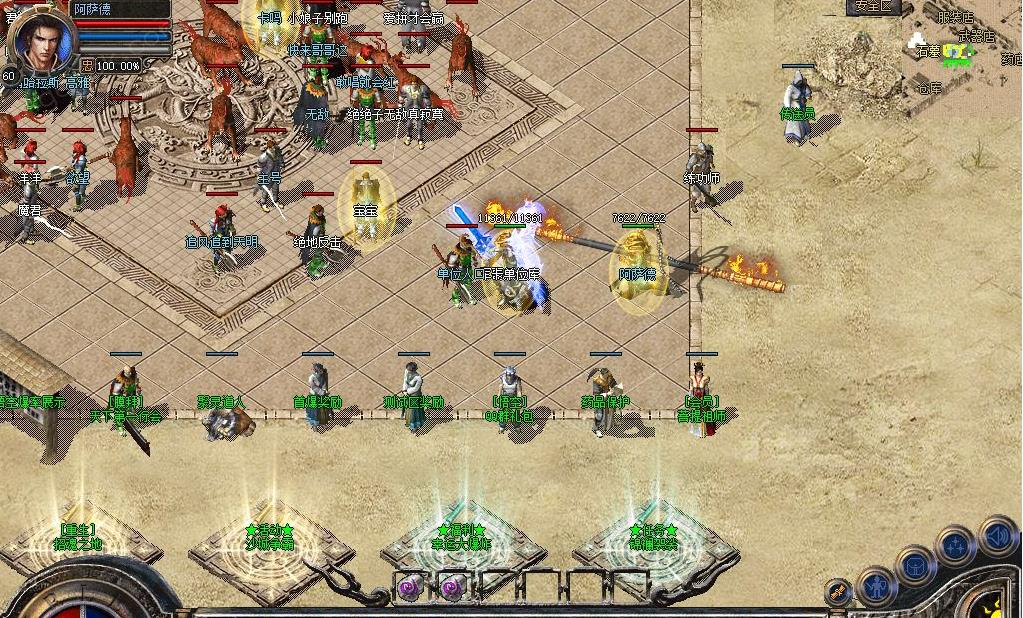Open the minimap in the corner
The height and width of the screenshot is (618, 1023).
pyautogui.click(x=962, y=50)
